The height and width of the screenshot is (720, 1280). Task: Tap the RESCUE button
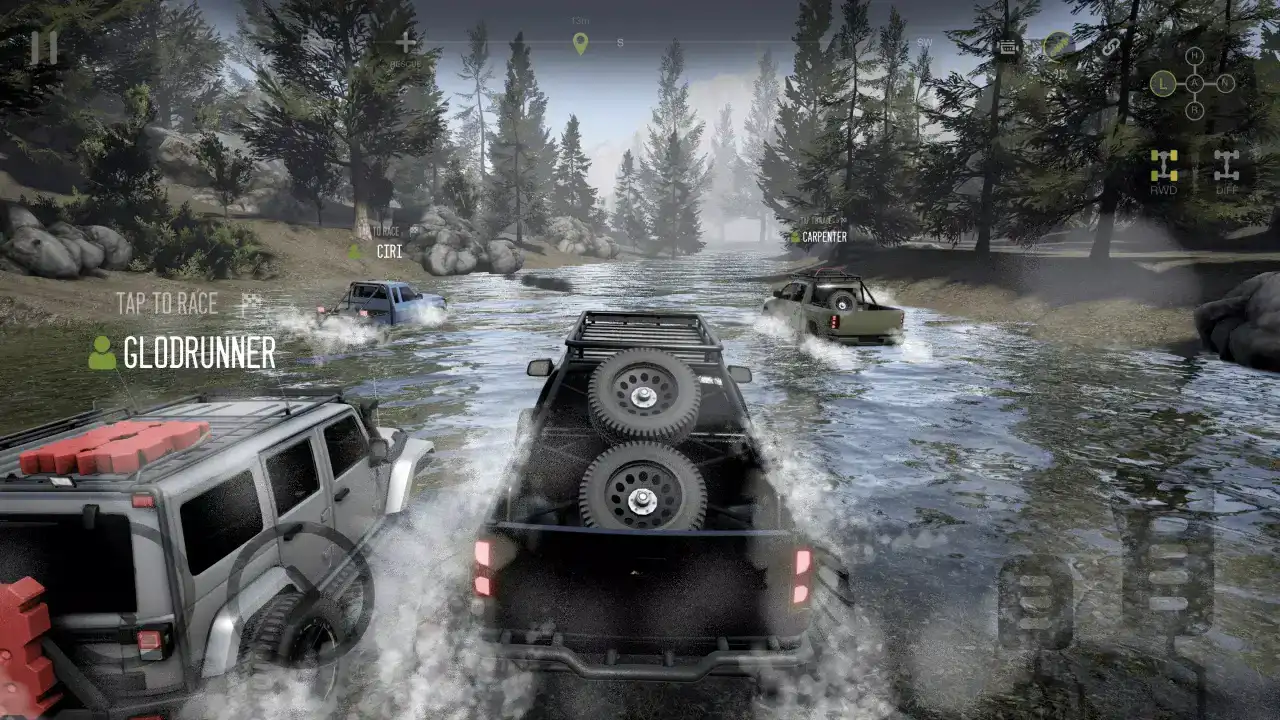click(404, 44)
